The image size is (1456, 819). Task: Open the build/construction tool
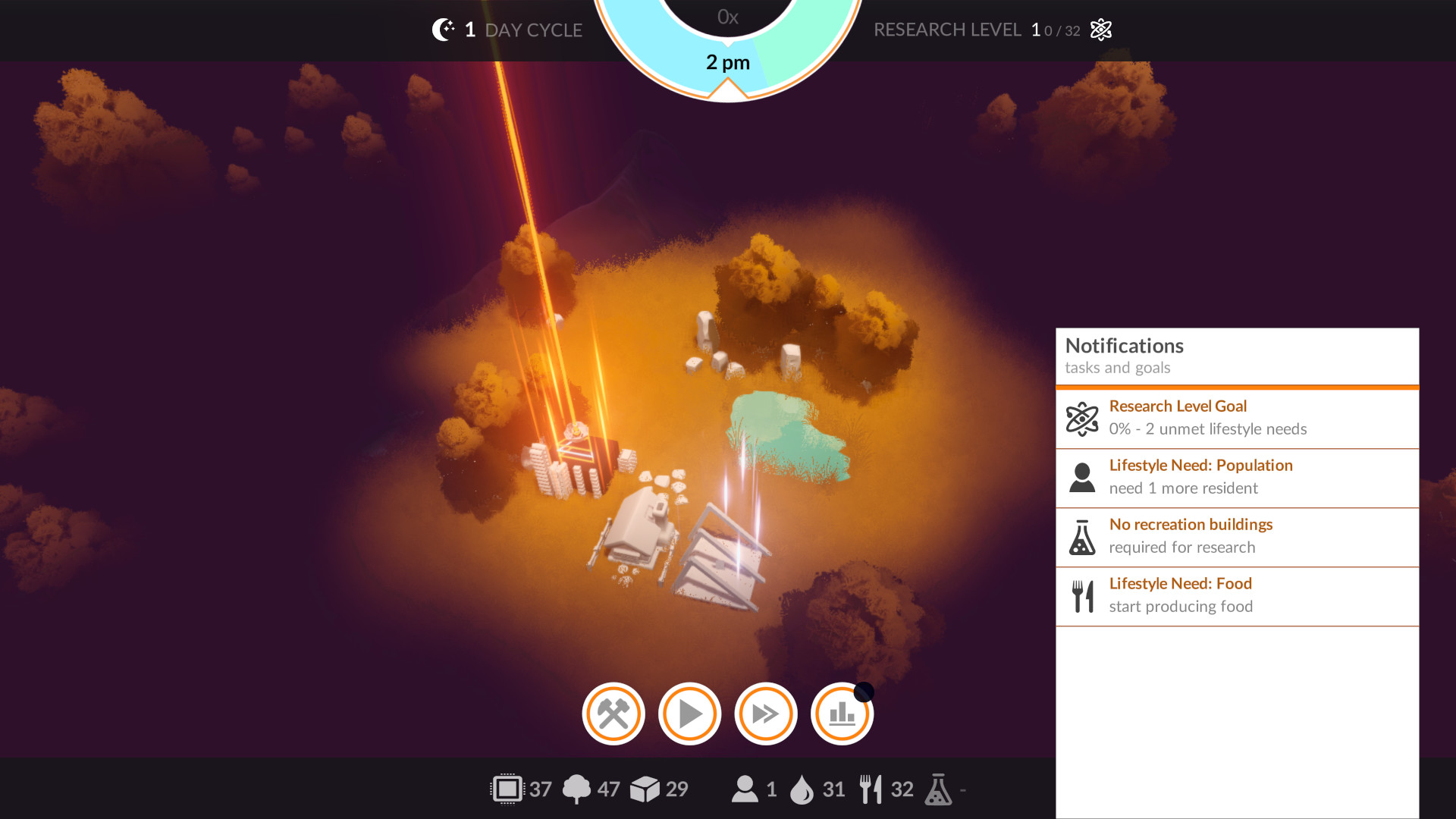pyautogui.click(x=613, y=714)
